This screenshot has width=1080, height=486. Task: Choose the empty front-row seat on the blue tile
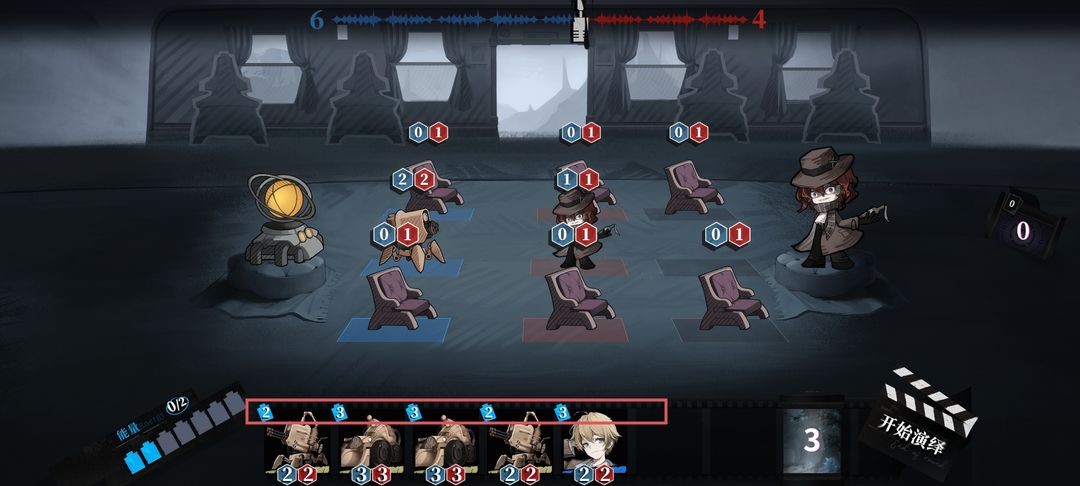[x=392, y=302]
